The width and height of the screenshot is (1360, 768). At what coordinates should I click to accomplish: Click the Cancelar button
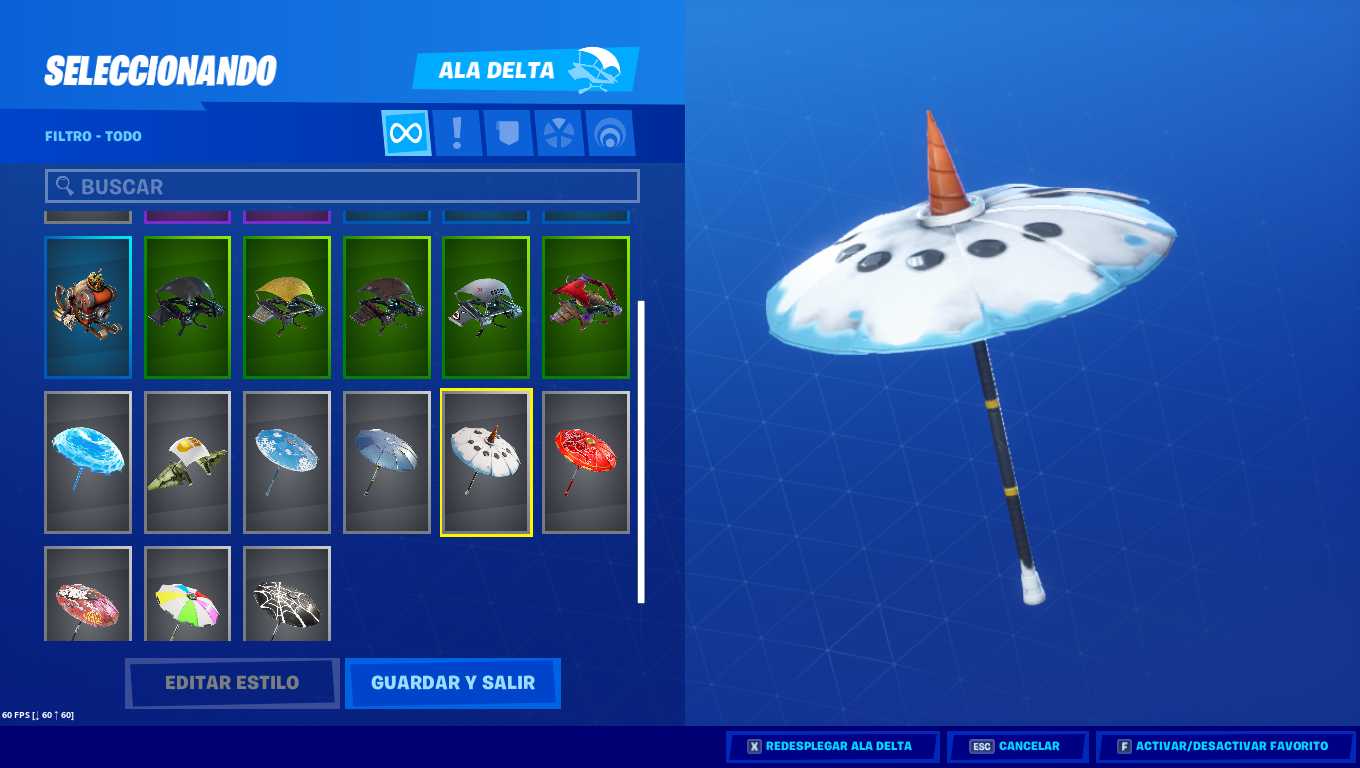pos(1017,746)
